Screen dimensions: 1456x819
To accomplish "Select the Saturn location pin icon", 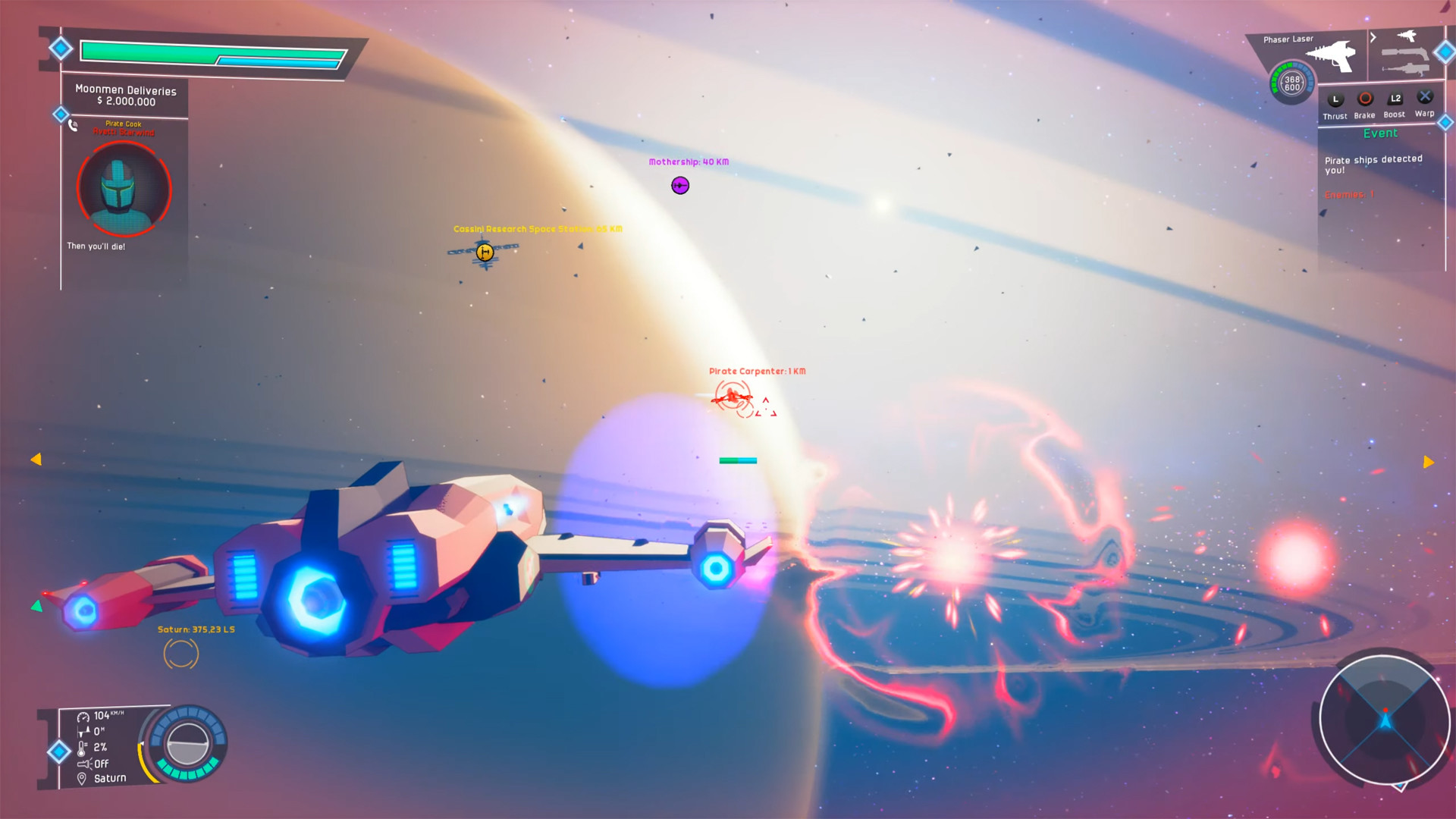I will click(x=81, y=778).
